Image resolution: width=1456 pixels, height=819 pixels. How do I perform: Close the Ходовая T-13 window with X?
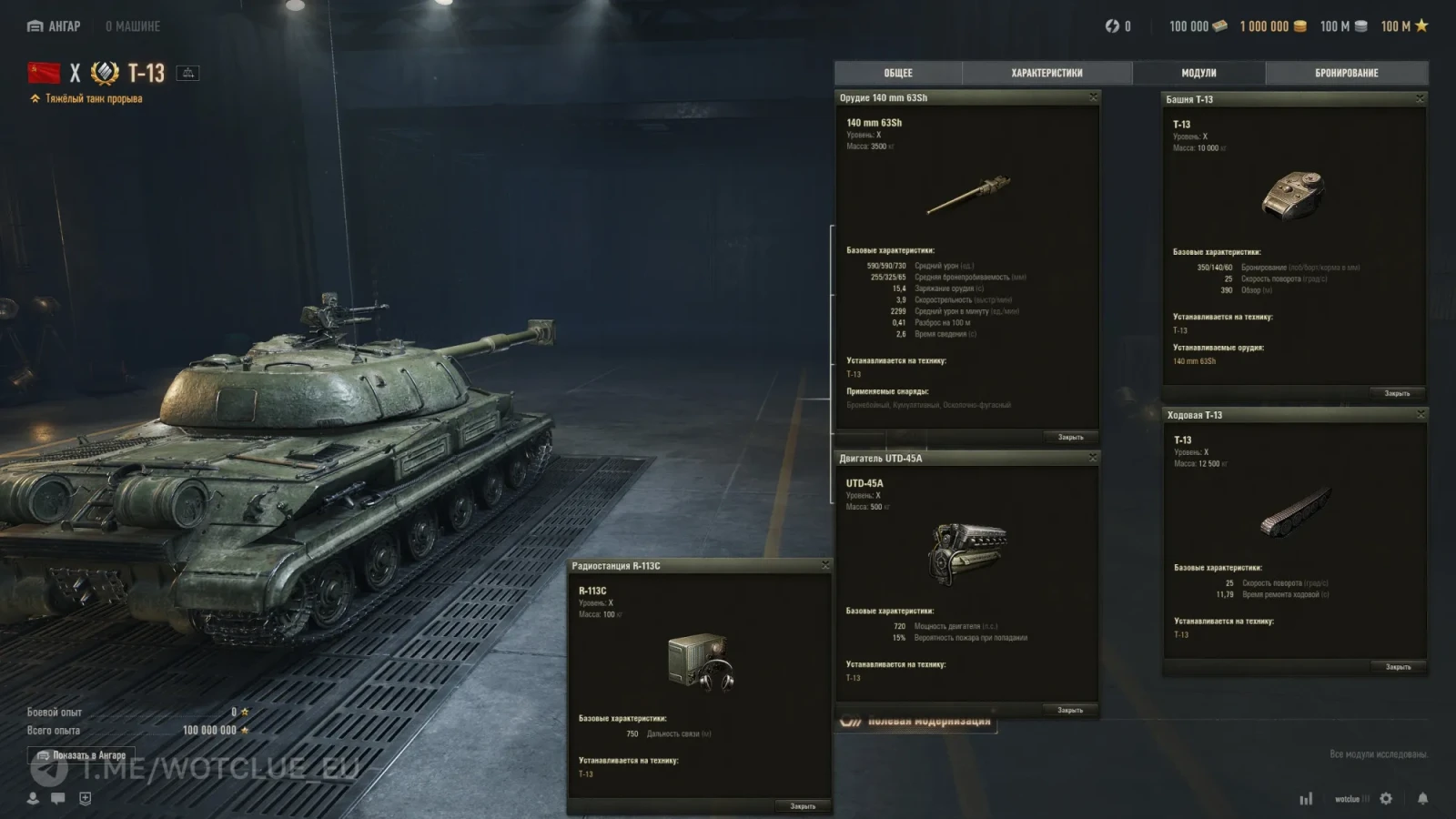point(1420,414)
